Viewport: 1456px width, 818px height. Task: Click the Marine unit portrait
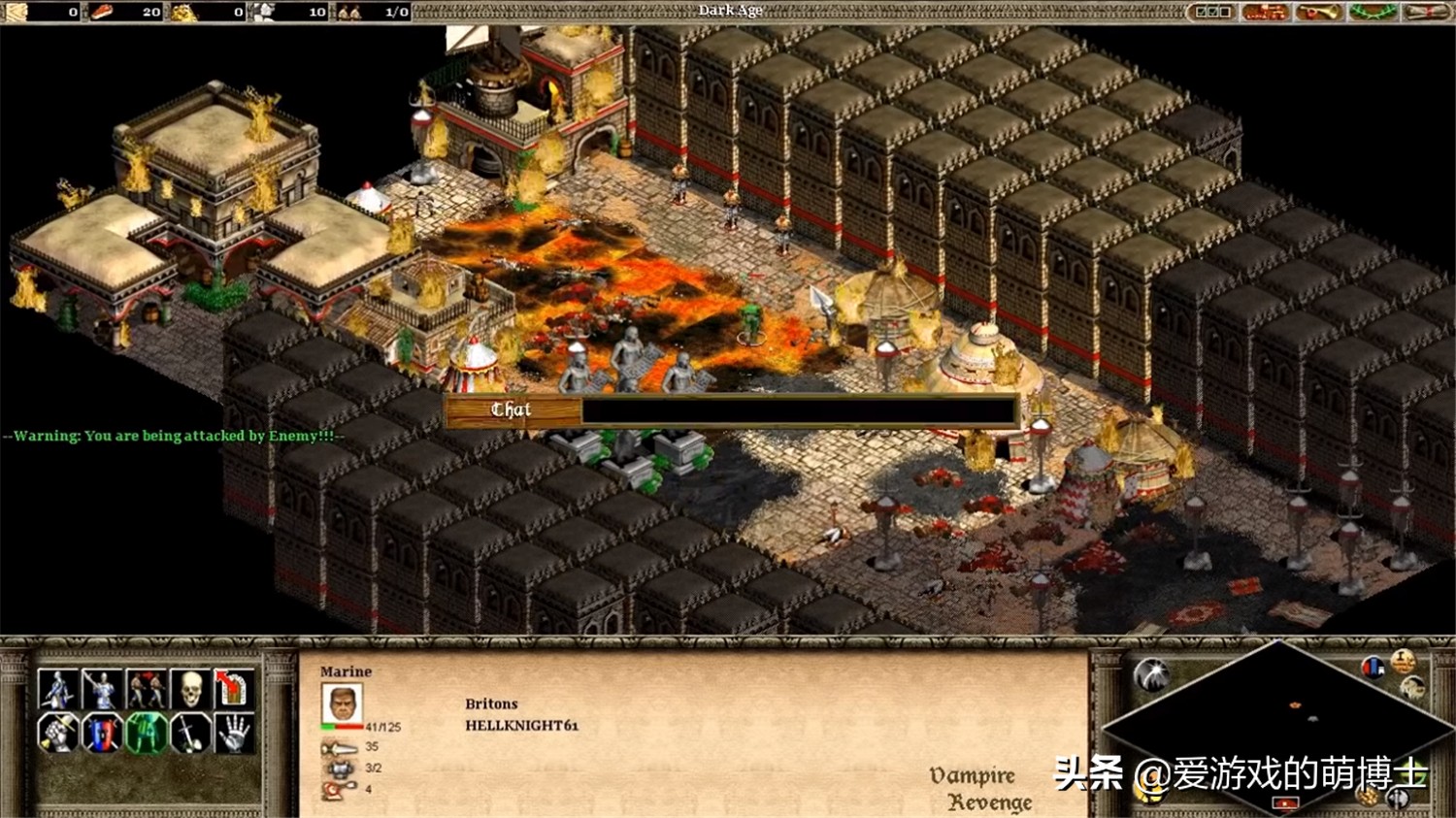[342, 703]
